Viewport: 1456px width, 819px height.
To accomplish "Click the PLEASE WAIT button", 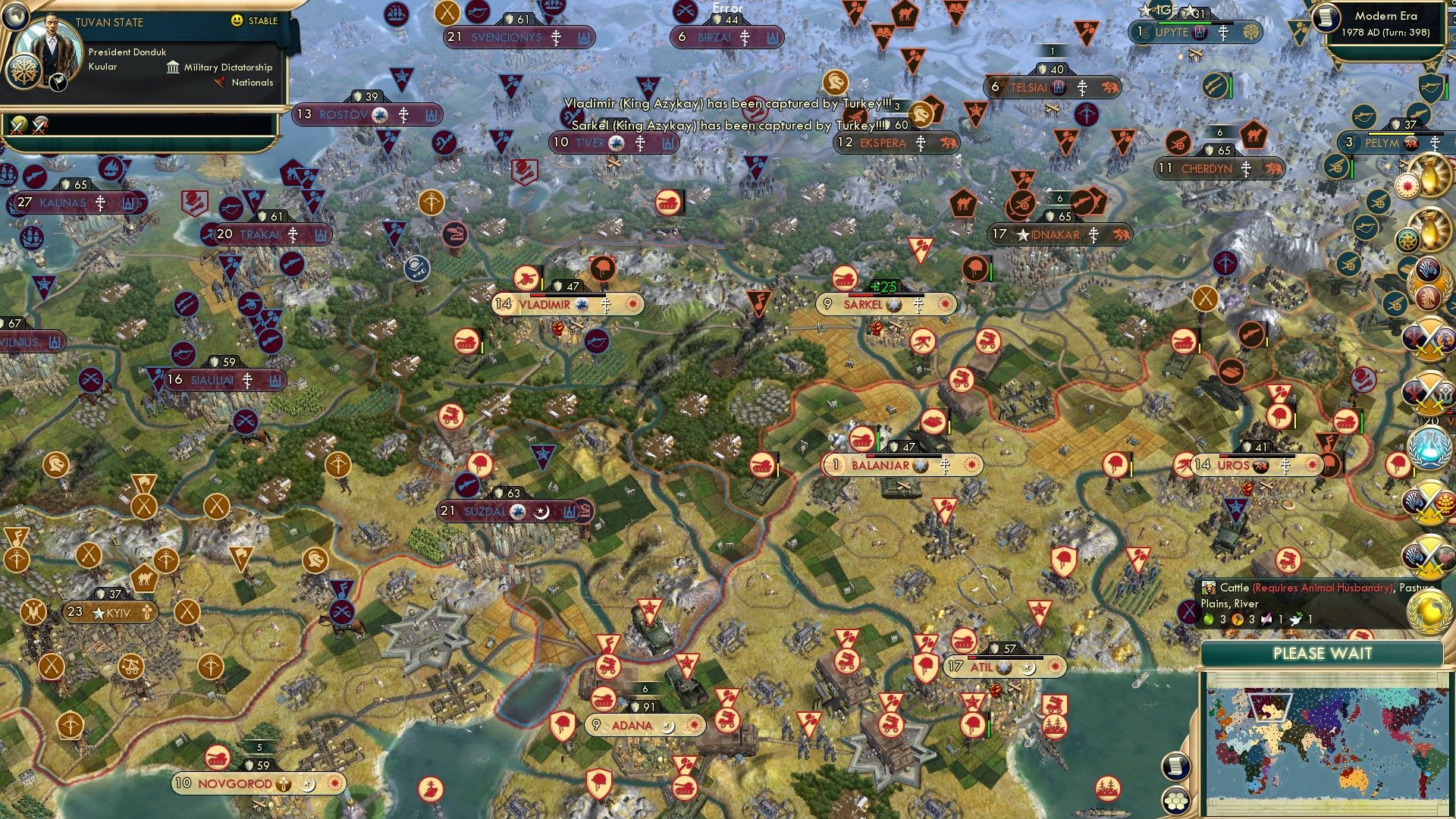I will pyautogui.click(x=1323, y=653).
